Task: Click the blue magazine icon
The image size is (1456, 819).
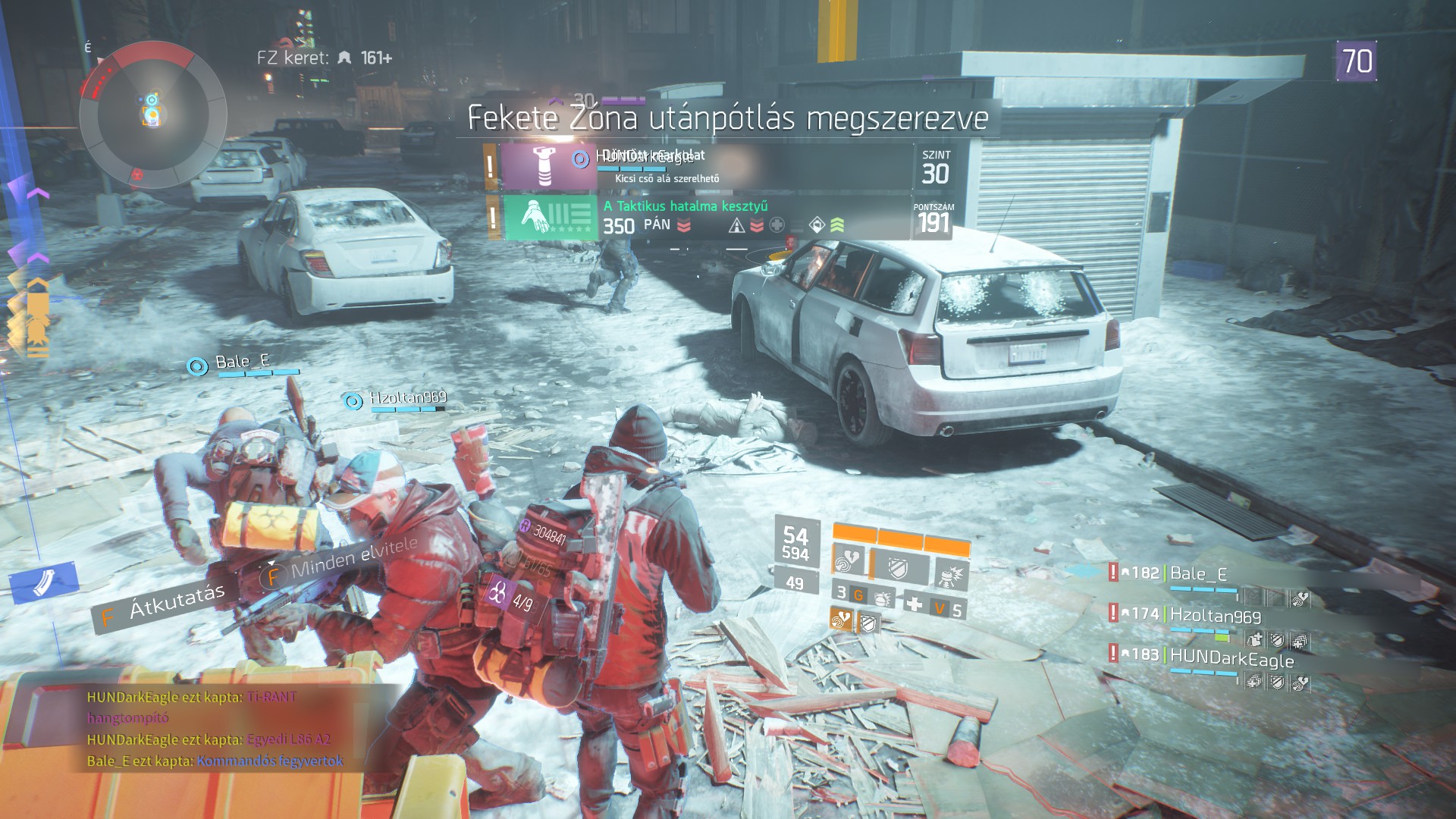Action: coord(43,584)
